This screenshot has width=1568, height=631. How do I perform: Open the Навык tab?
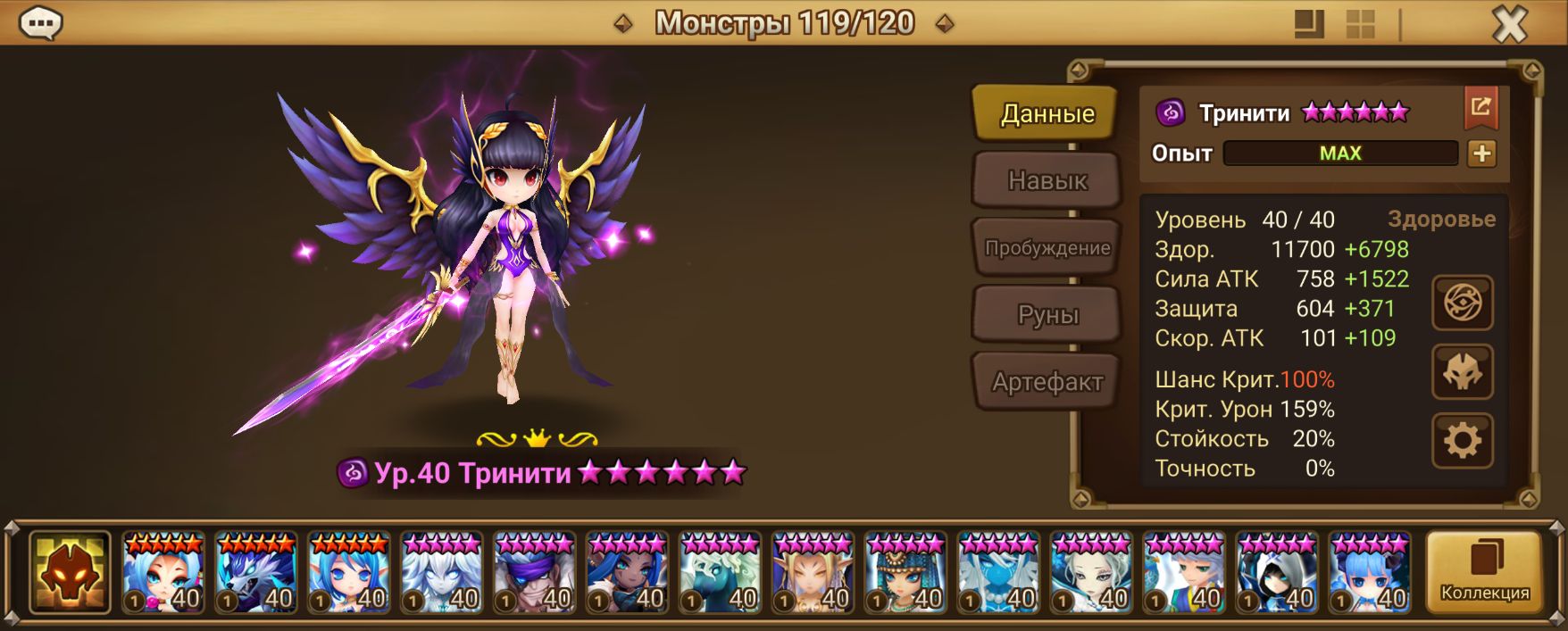1047,180
